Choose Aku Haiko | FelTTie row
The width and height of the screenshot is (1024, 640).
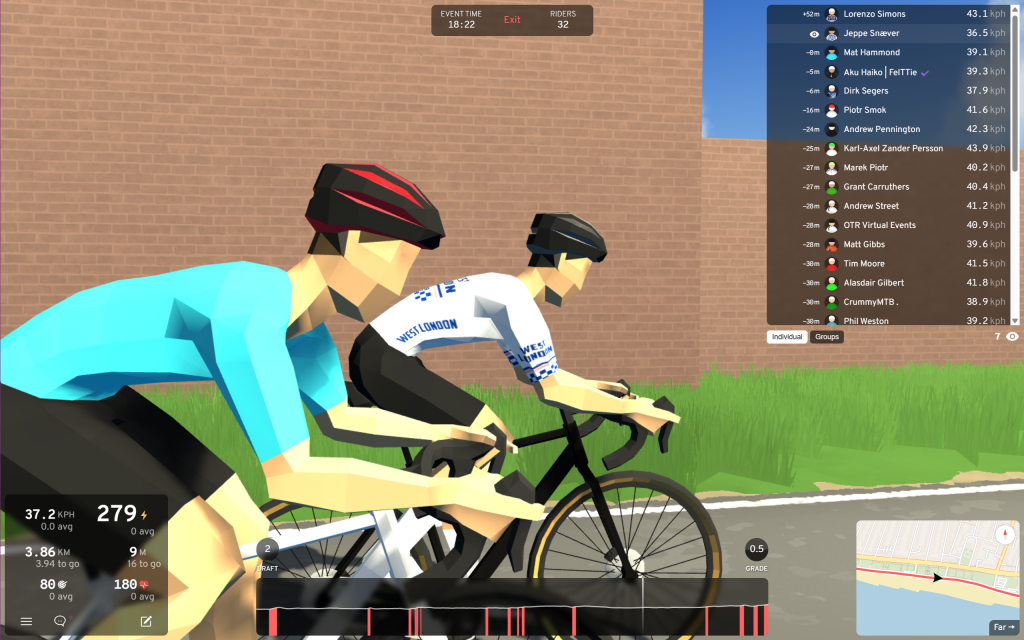pos(880,72)
